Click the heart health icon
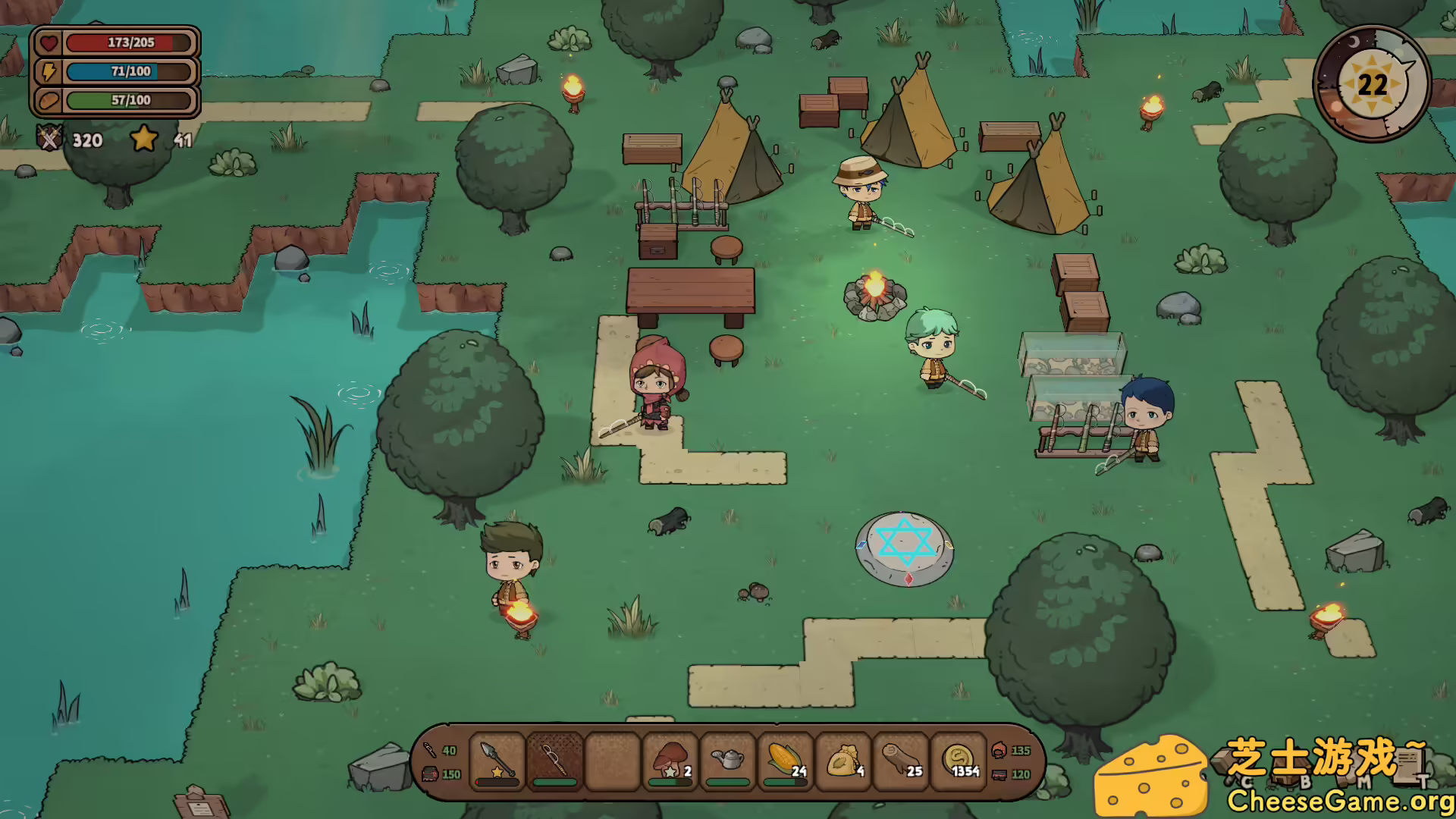Screen dimensions: 1456x819 pyautogui.click(x=48, y=42)
